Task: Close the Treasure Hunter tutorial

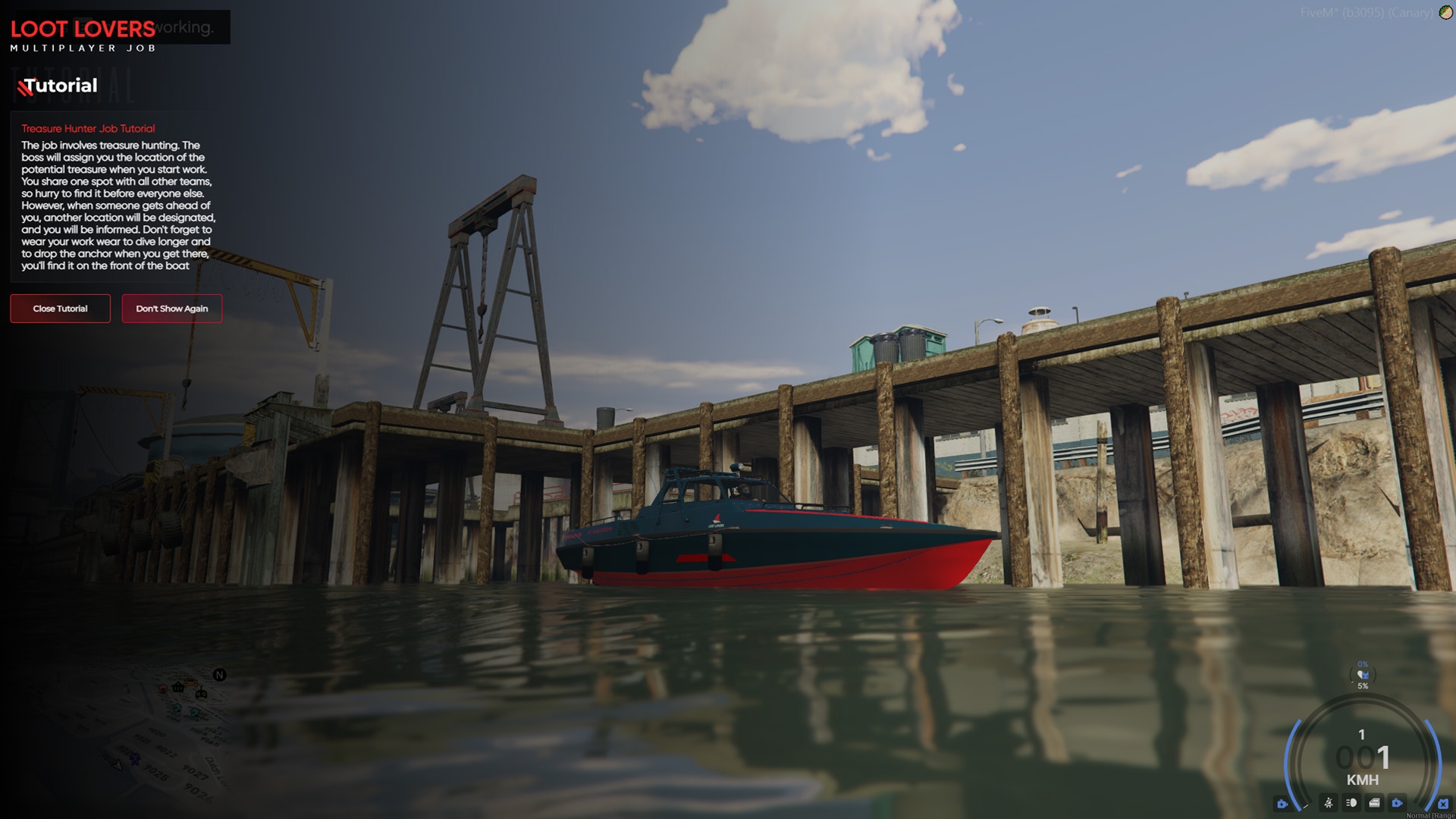Action: [x=60, y=309]
